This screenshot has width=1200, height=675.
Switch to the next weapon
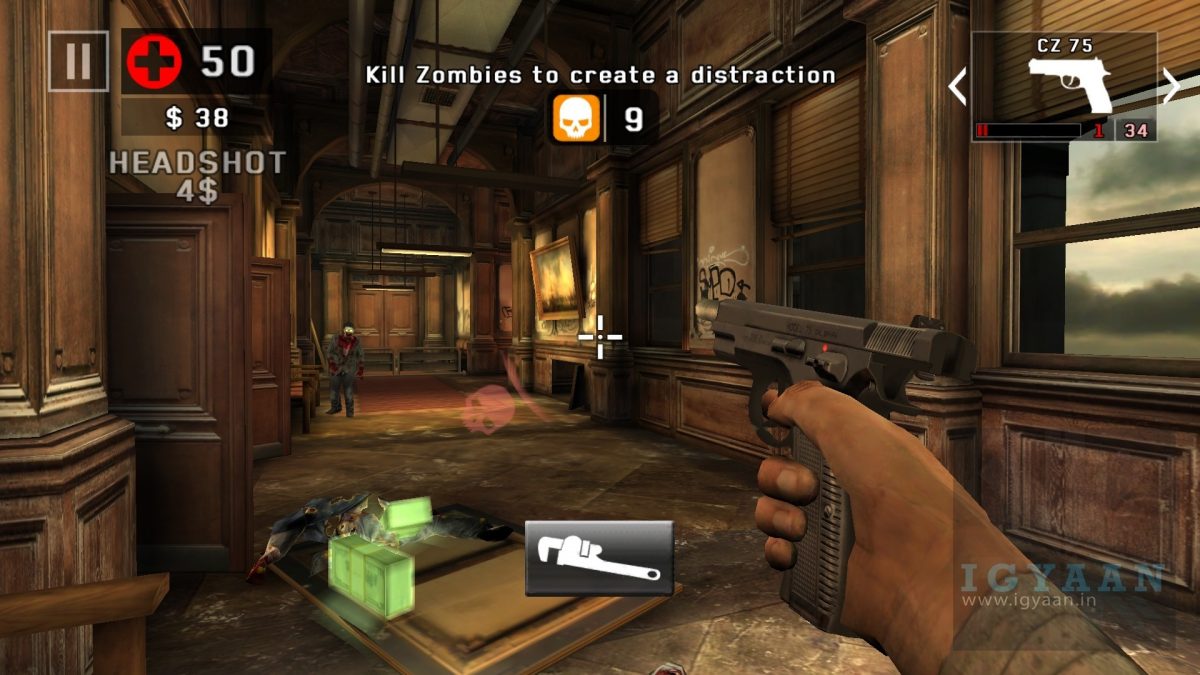[x=1171, y=86]
